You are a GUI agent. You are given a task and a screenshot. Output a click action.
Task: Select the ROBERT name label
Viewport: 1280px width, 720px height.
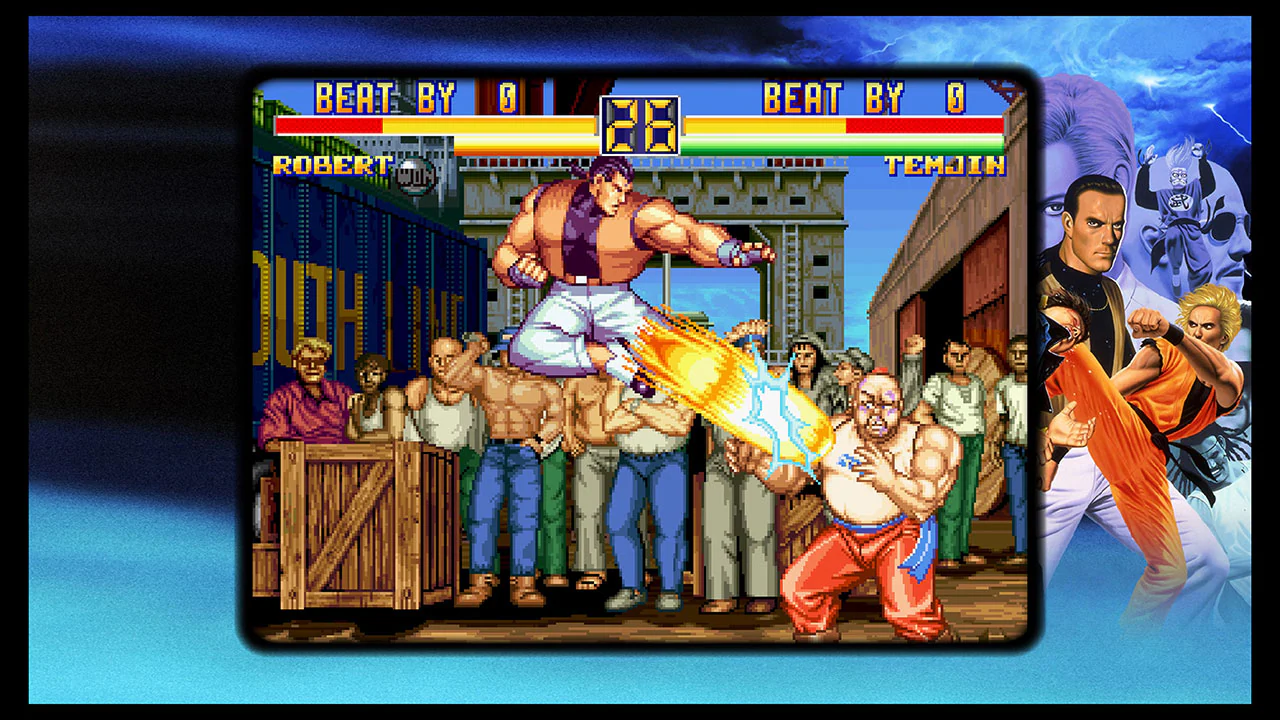click(x=331, y=165)
